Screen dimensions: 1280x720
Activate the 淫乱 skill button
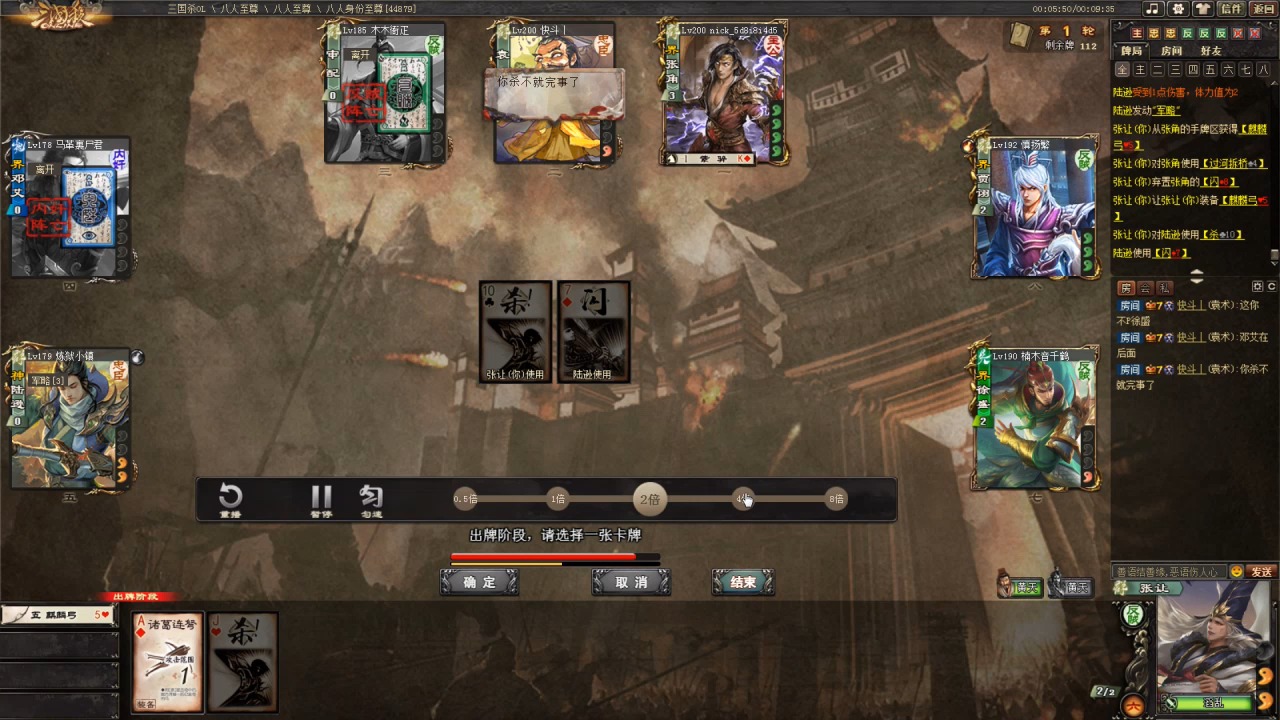pyautogui.click(x=1212, y=703)
